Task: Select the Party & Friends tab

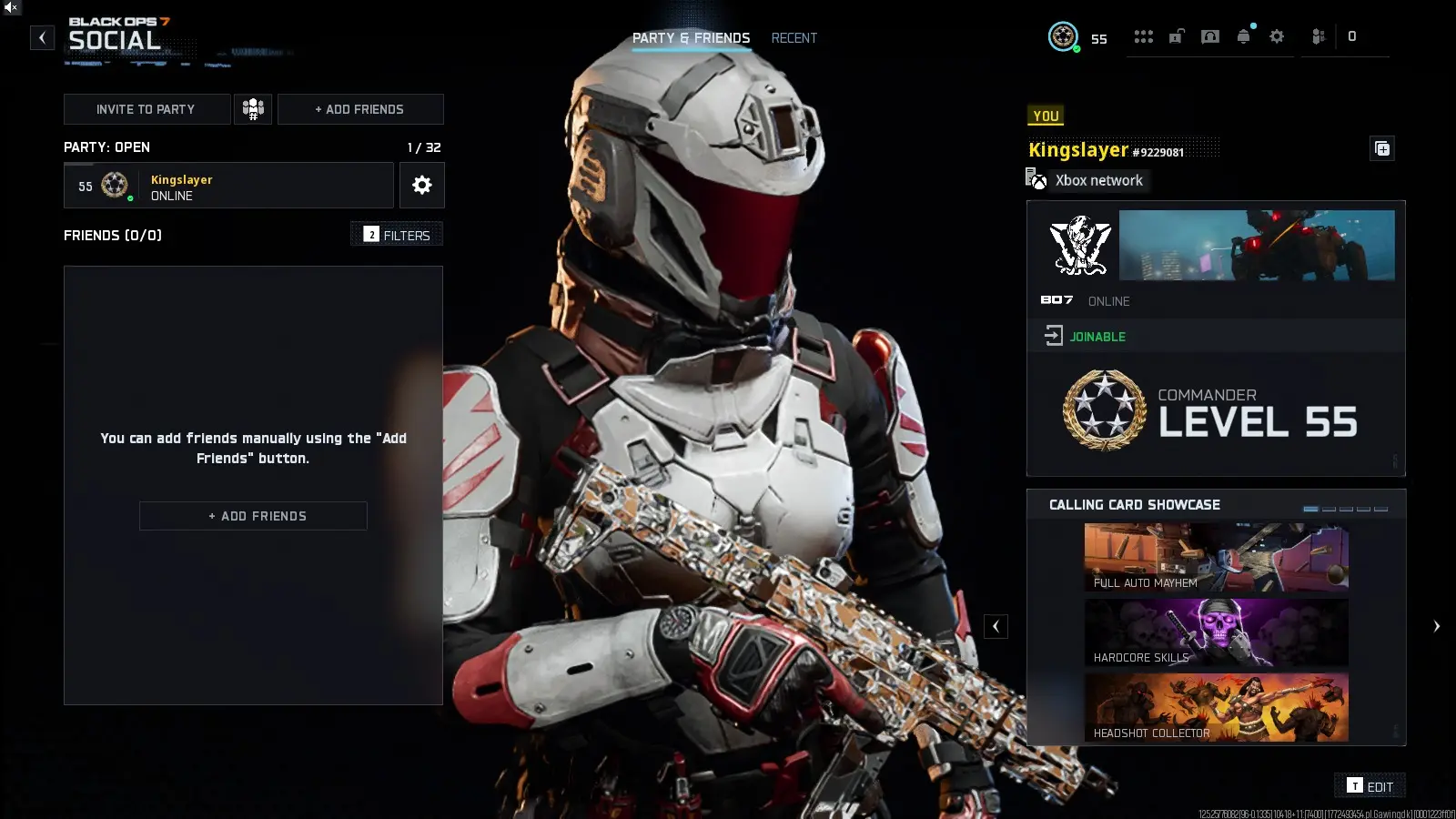Action: click(691, 38)
